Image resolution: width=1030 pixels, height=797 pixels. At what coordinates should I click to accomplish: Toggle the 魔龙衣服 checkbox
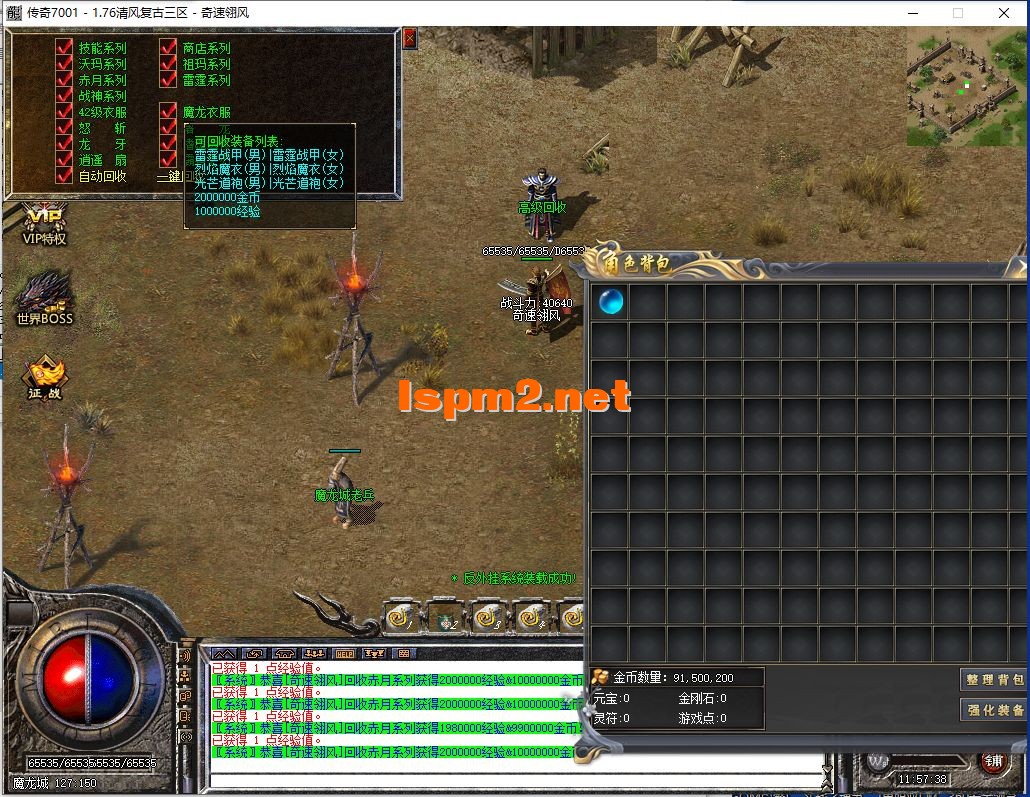[x=168, y=113]
